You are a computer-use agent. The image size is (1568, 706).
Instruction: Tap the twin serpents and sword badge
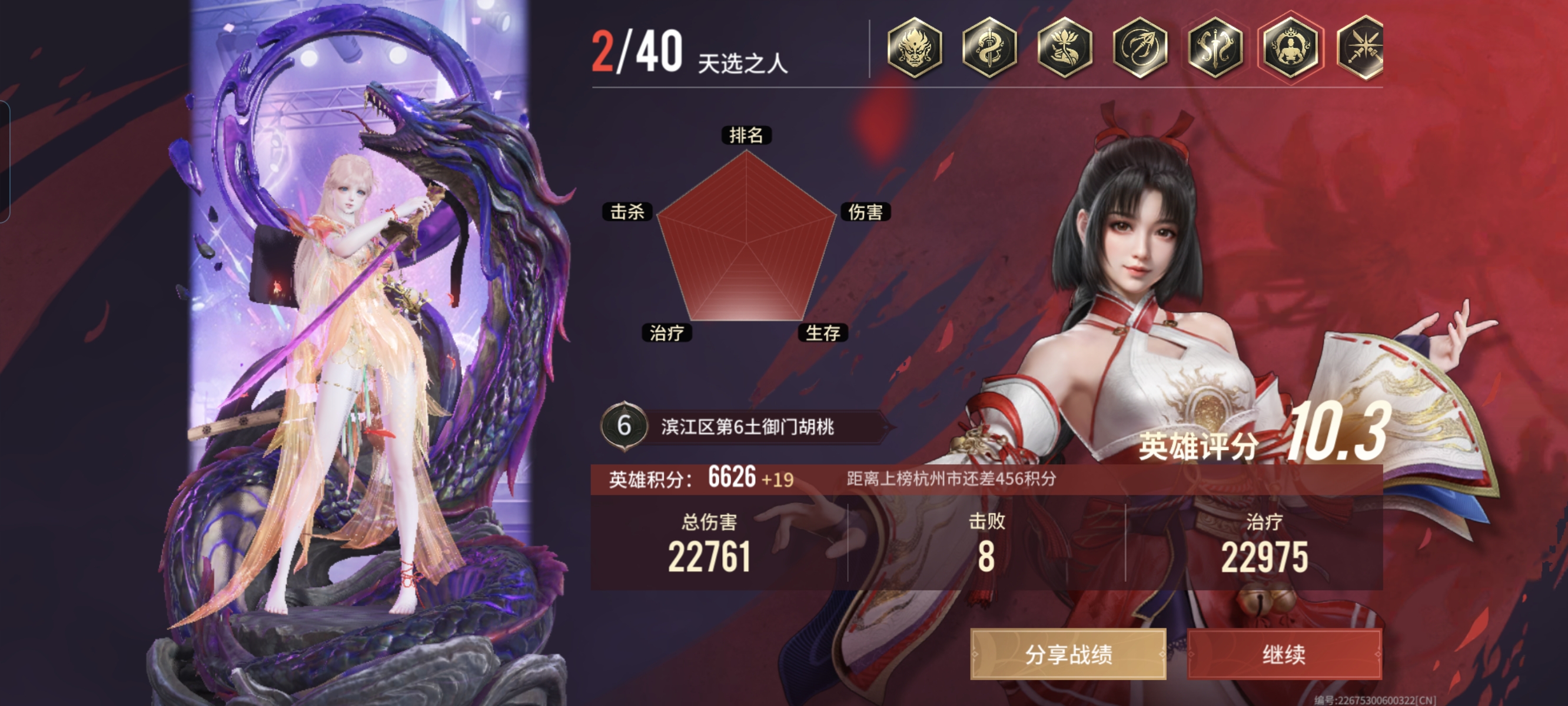(x=1215, y=48)
